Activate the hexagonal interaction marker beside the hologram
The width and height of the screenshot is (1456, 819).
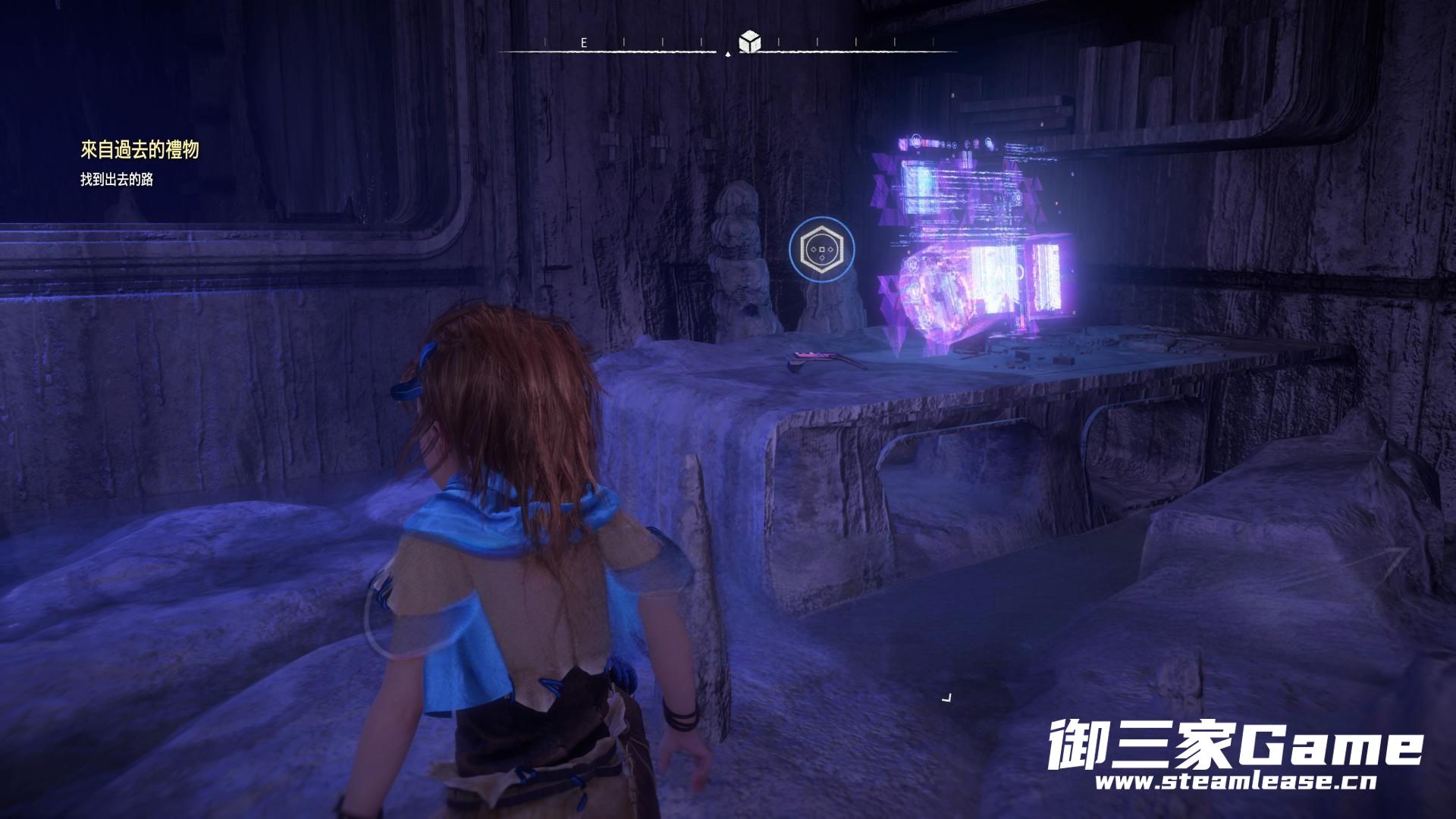(x=821, y=248)
